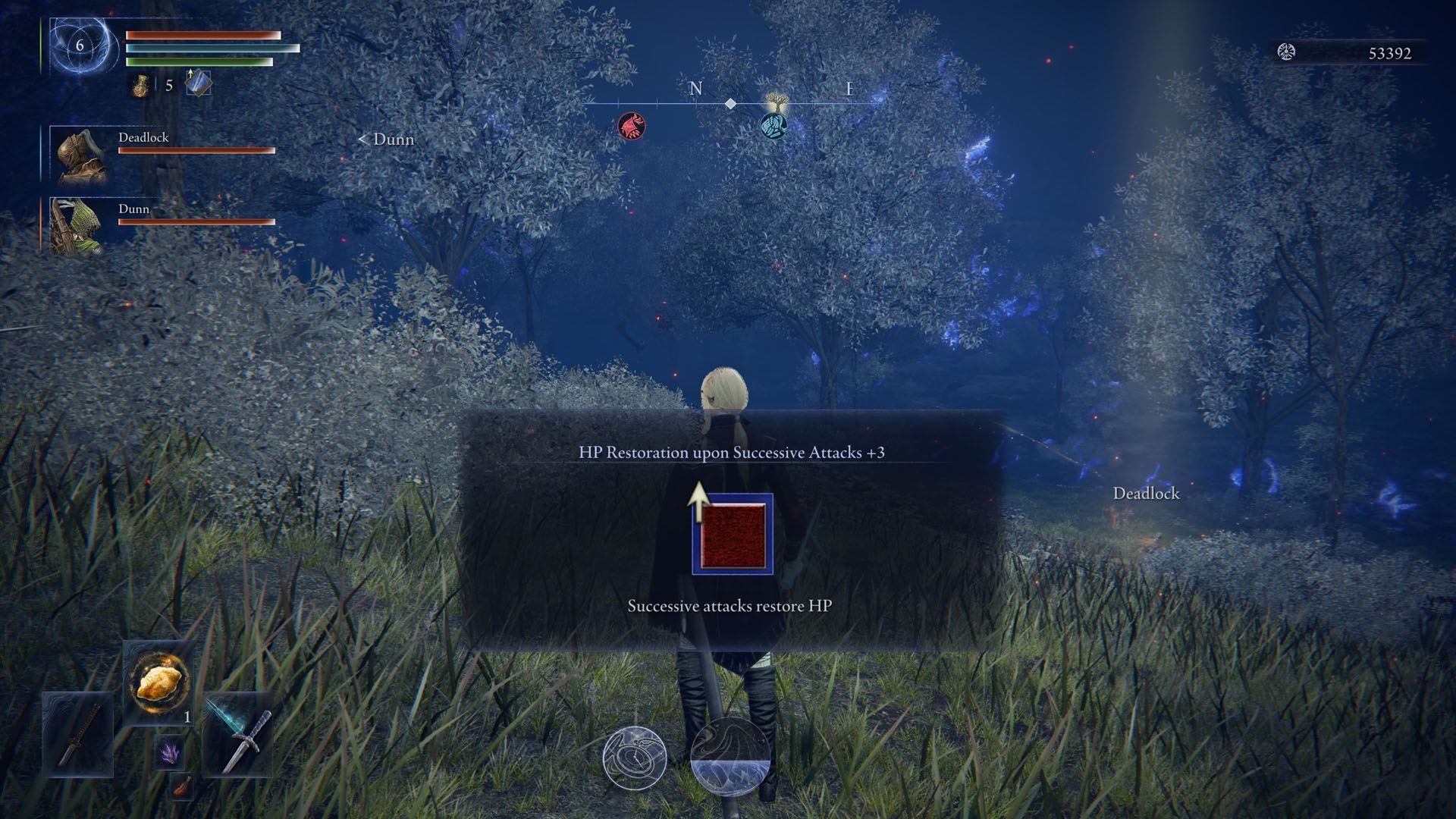
Task: Click the green stamina bar
Action: coord(197,62)
